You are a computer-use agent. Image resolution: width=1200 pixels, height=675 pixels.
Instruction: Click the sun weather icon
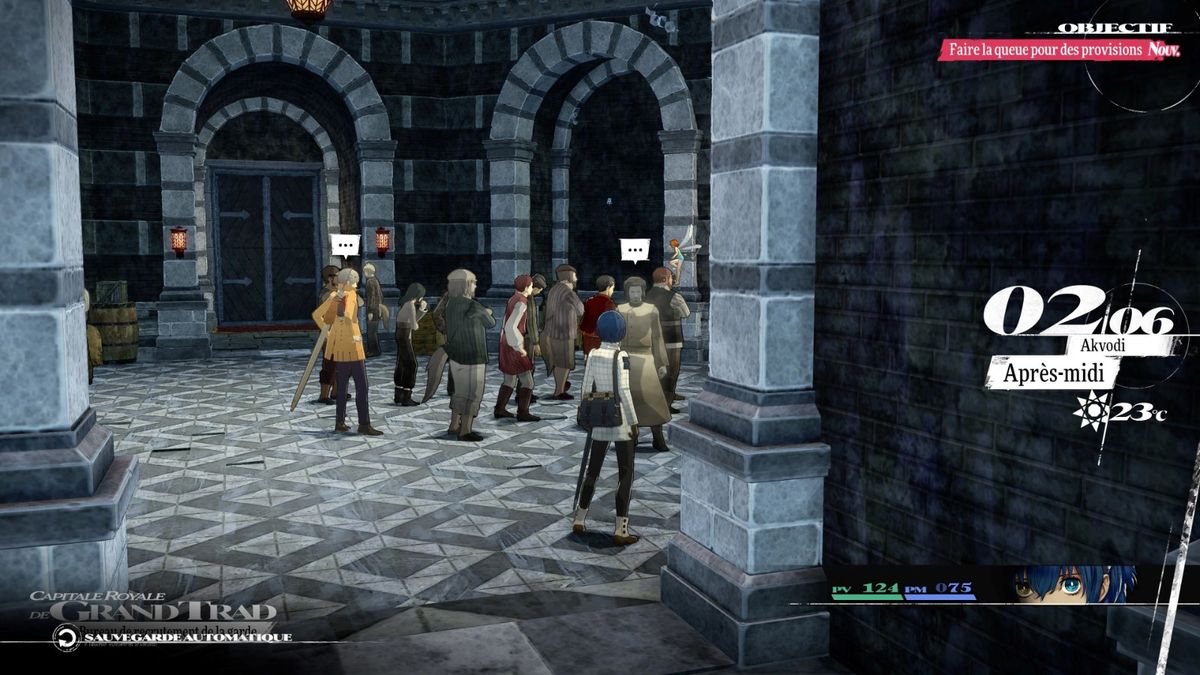pos(1089,410)
